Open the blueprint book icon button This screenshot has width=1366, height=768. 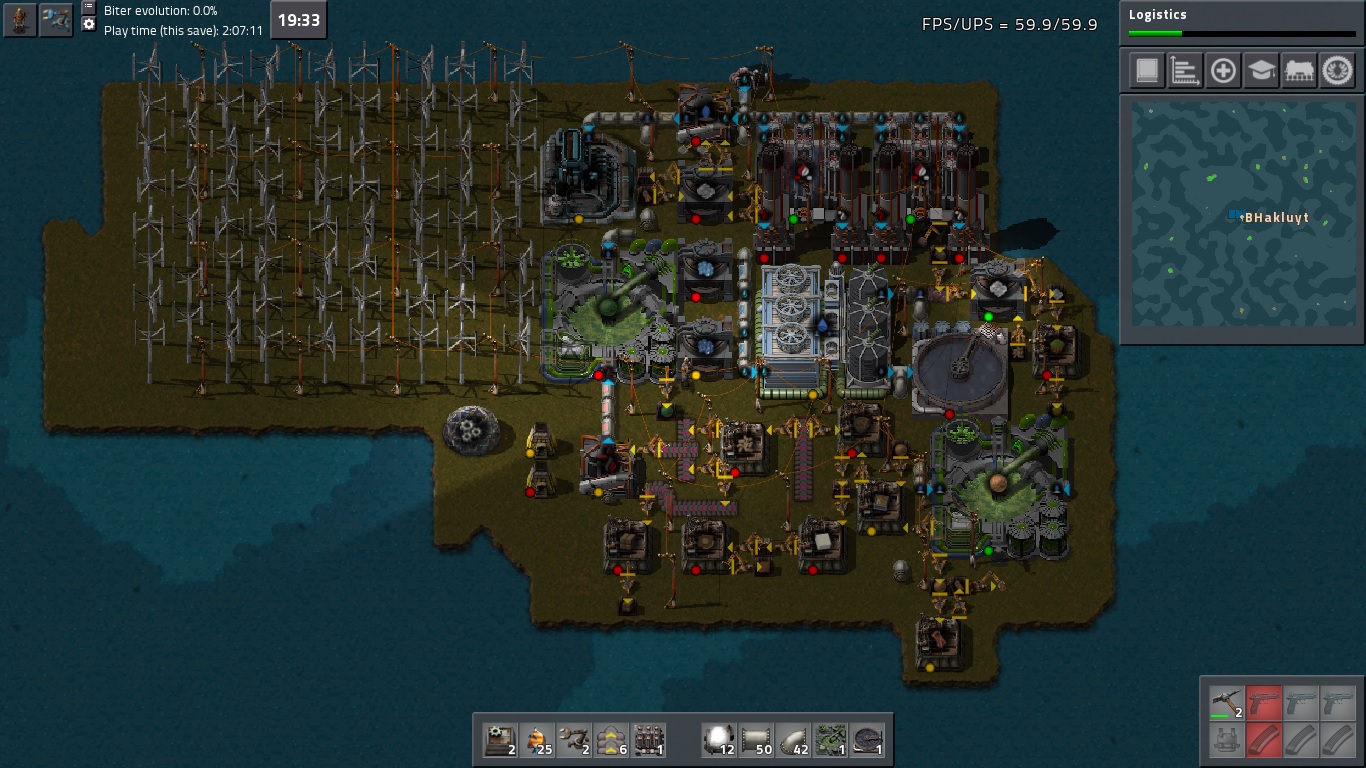(1147, 71)
